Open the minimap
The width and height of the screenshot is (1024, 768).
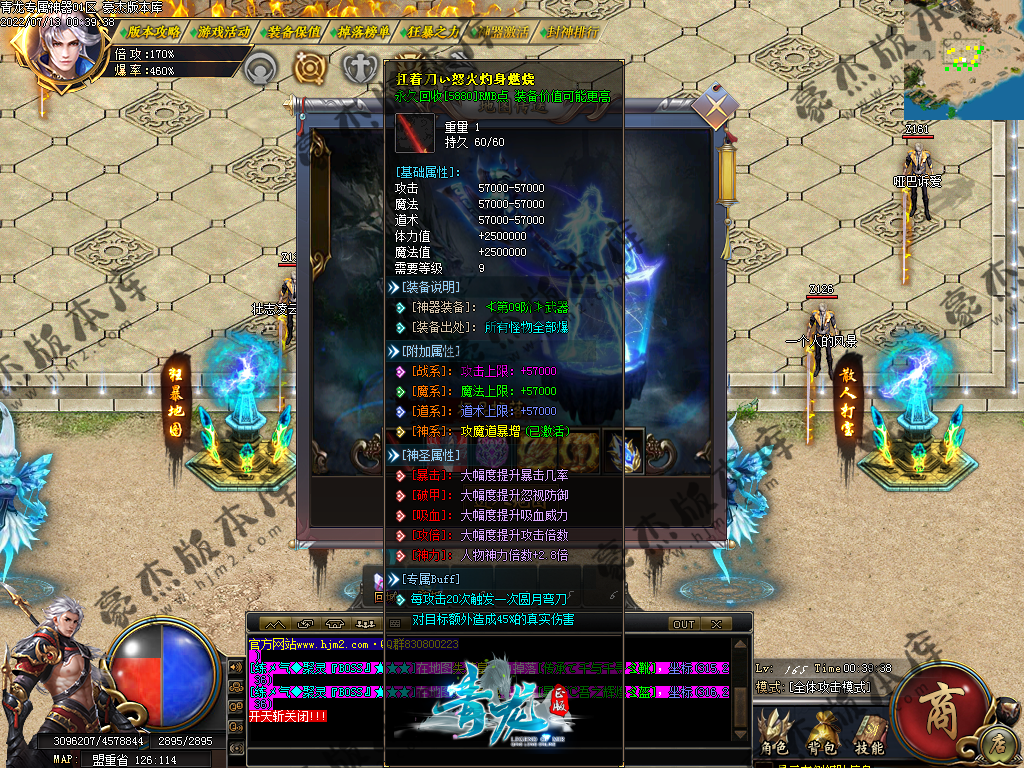pyautogui.click(x=963, y=59)
